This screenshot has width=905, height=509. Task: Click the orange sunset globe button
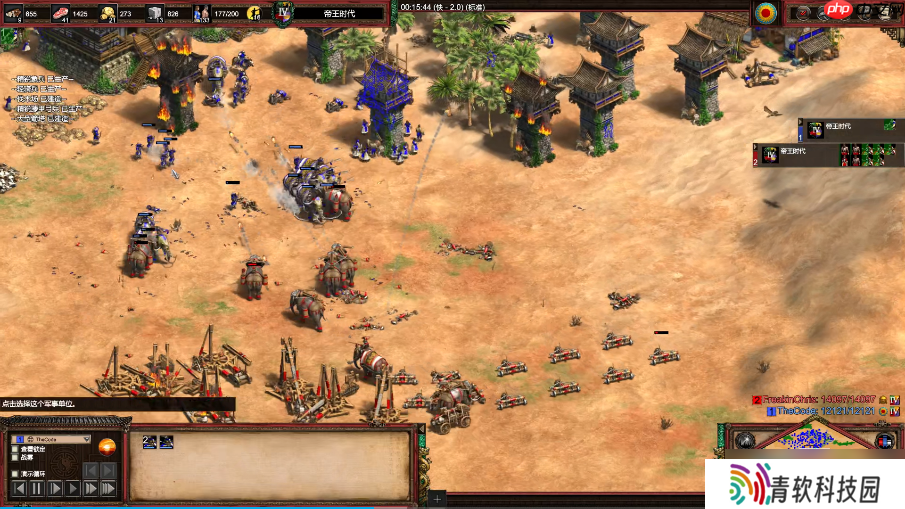108,447
